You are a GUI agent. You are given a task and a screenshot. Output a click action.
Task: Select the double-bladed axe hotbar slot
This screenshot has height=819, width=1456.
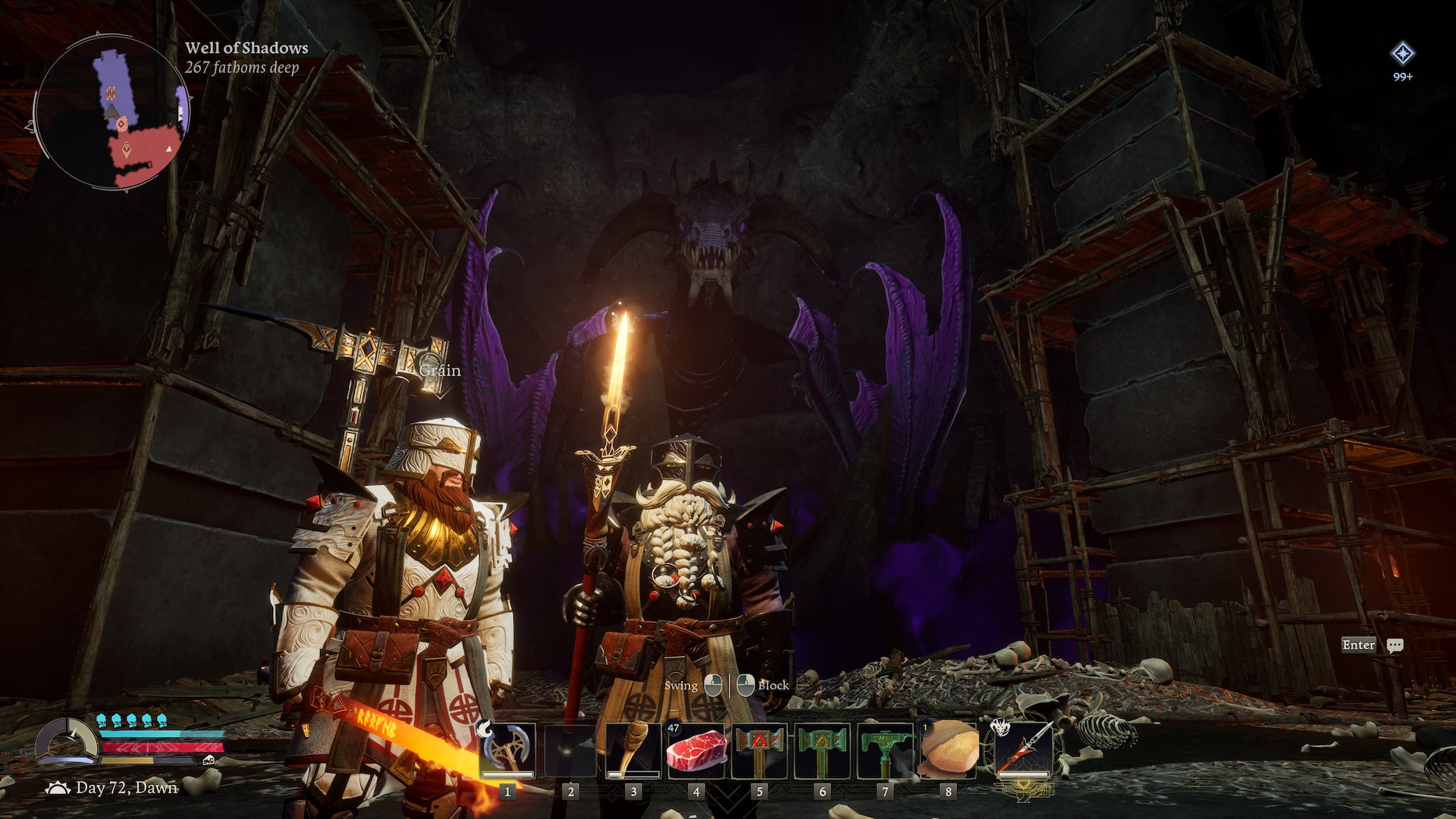(507, 750)
